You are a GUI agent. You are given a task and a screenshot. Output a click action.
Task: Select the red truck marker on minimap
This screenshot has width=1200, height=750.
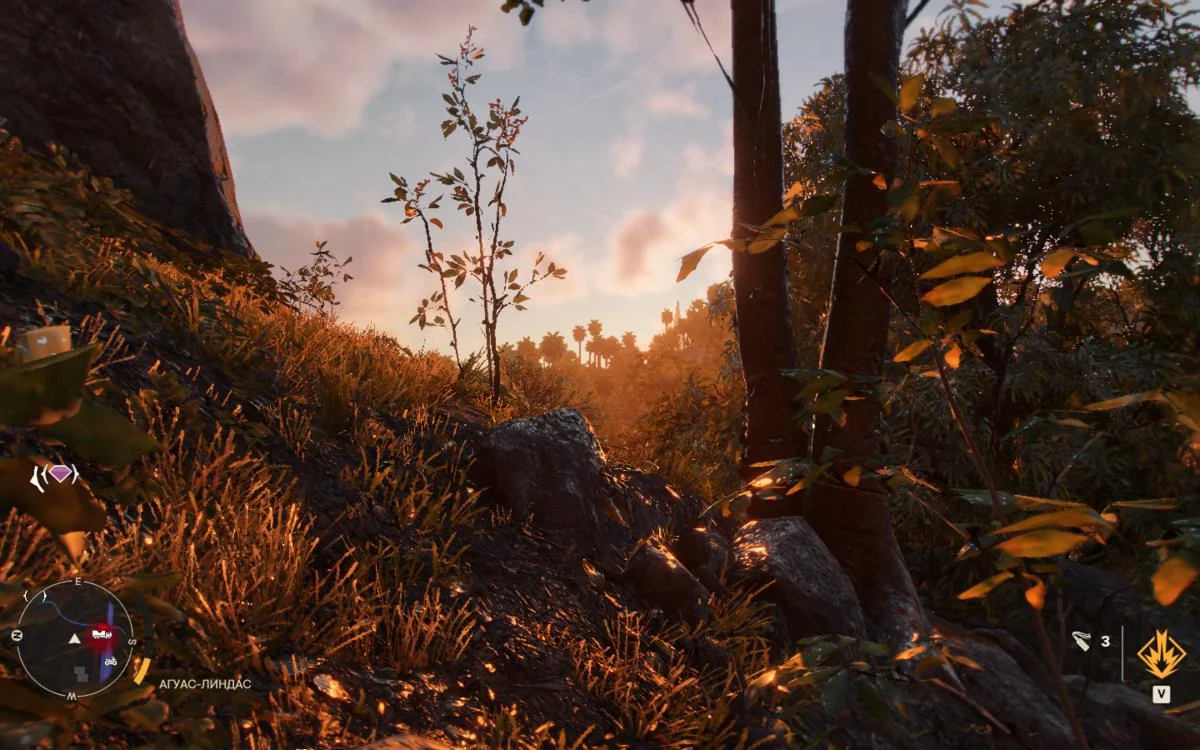point(101,632)
